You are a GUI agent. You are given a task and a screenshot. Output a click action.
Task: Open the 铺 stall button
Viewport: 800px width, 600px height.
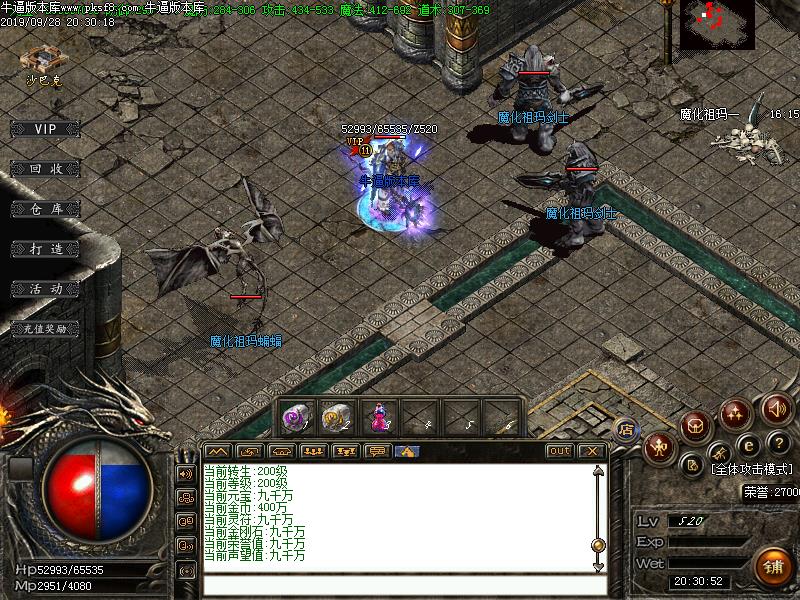[772, 566]
